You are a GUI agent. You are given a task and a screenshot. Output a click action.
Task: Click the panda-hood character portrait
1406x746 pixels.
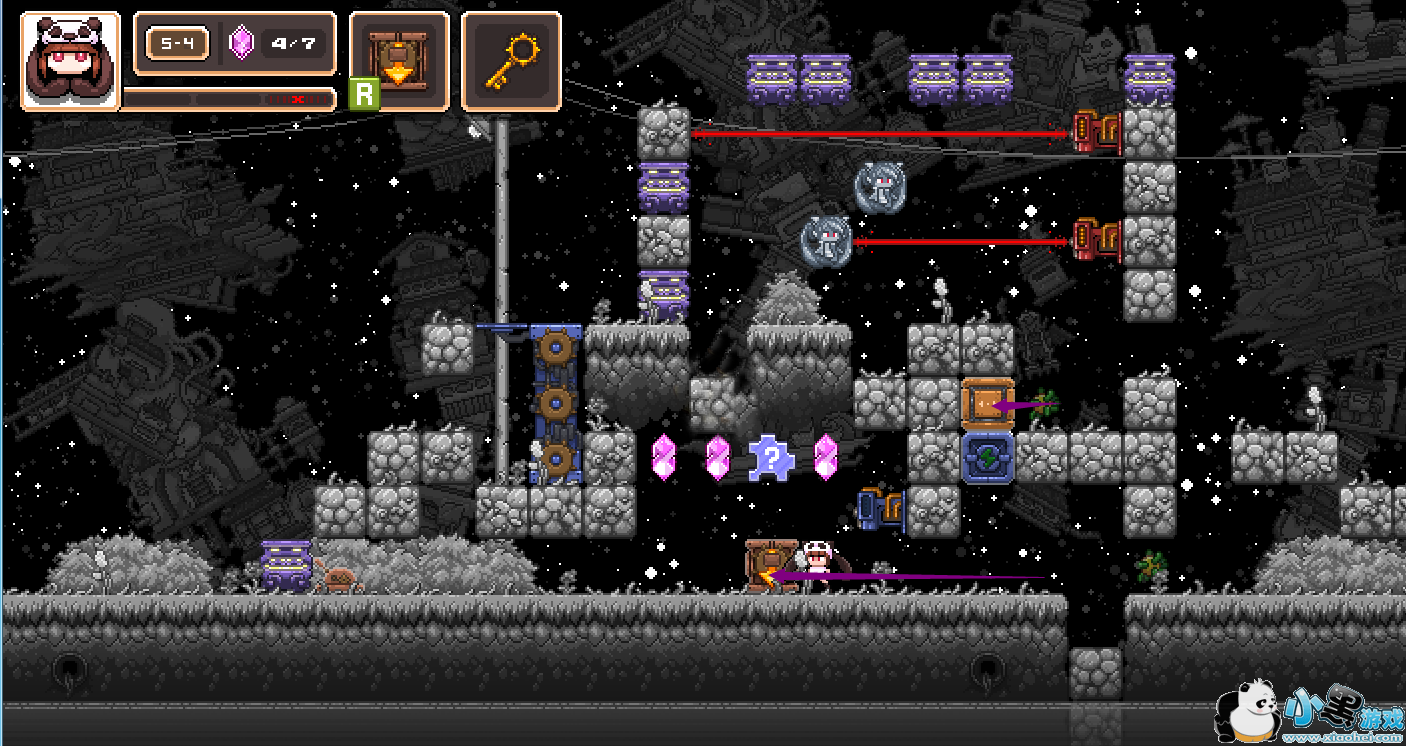pos(70,61)
